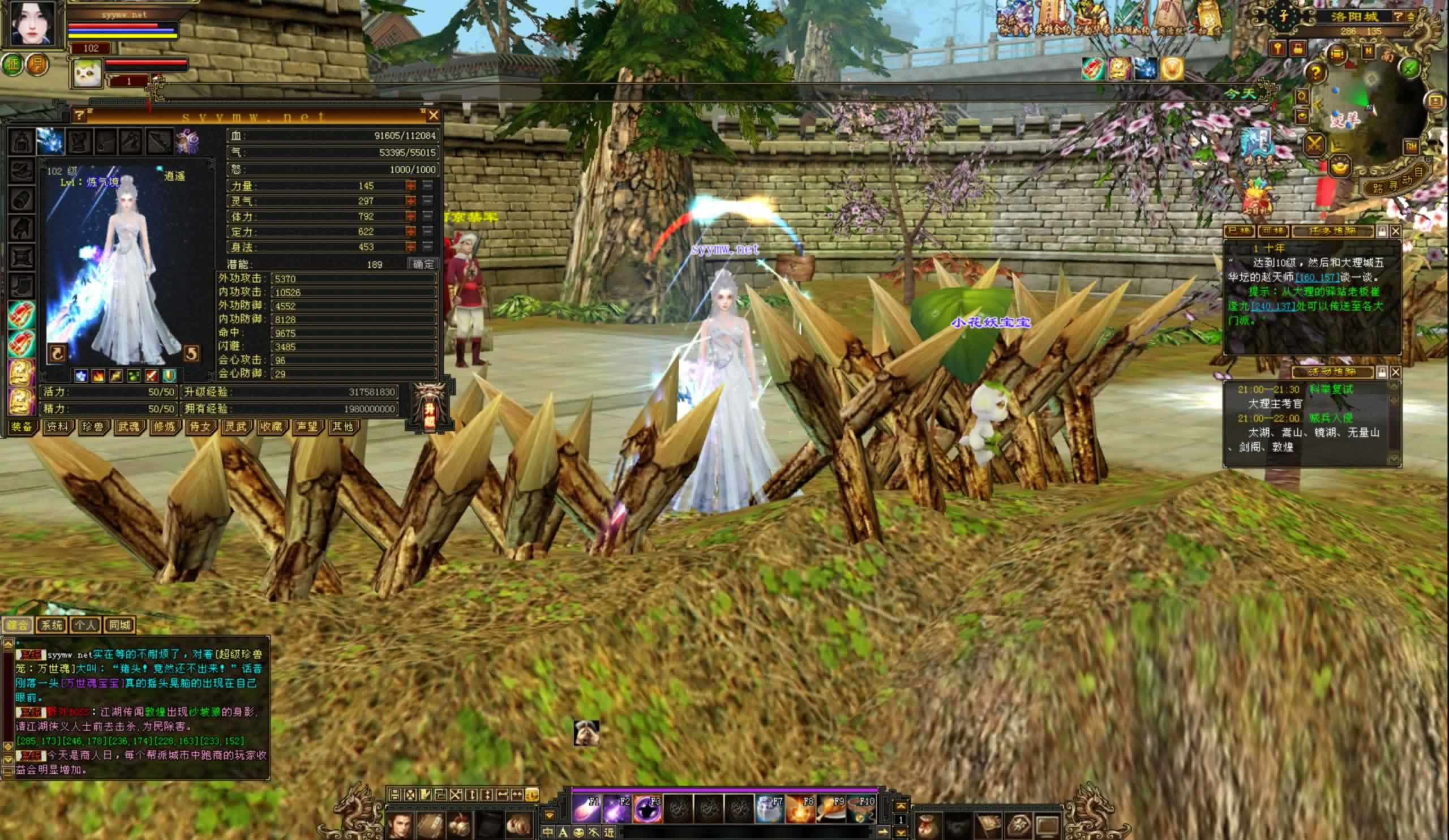Select the 可接 available quests tab
This screenshot has width=1449, height=840.
1272,231
